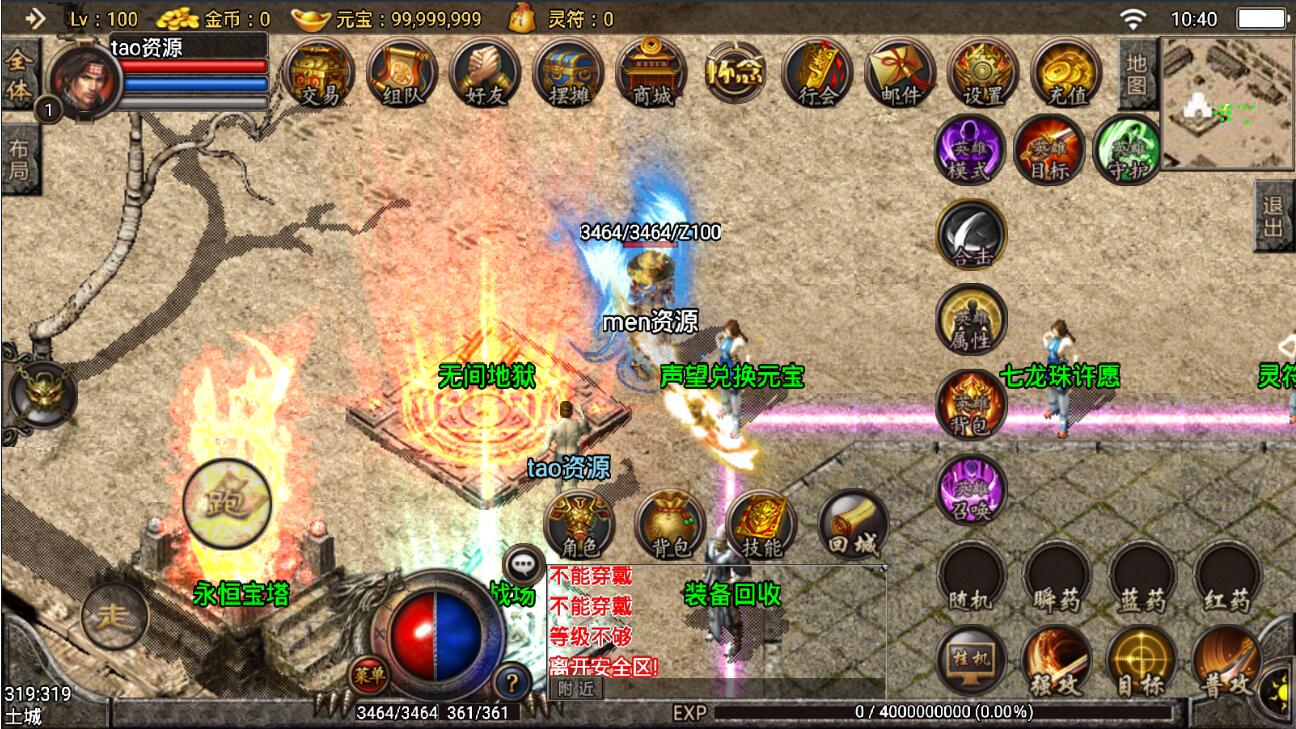1296x729 pixels.
Task: Open the 交易 trade menu
Action: click(x=318, y=72)
